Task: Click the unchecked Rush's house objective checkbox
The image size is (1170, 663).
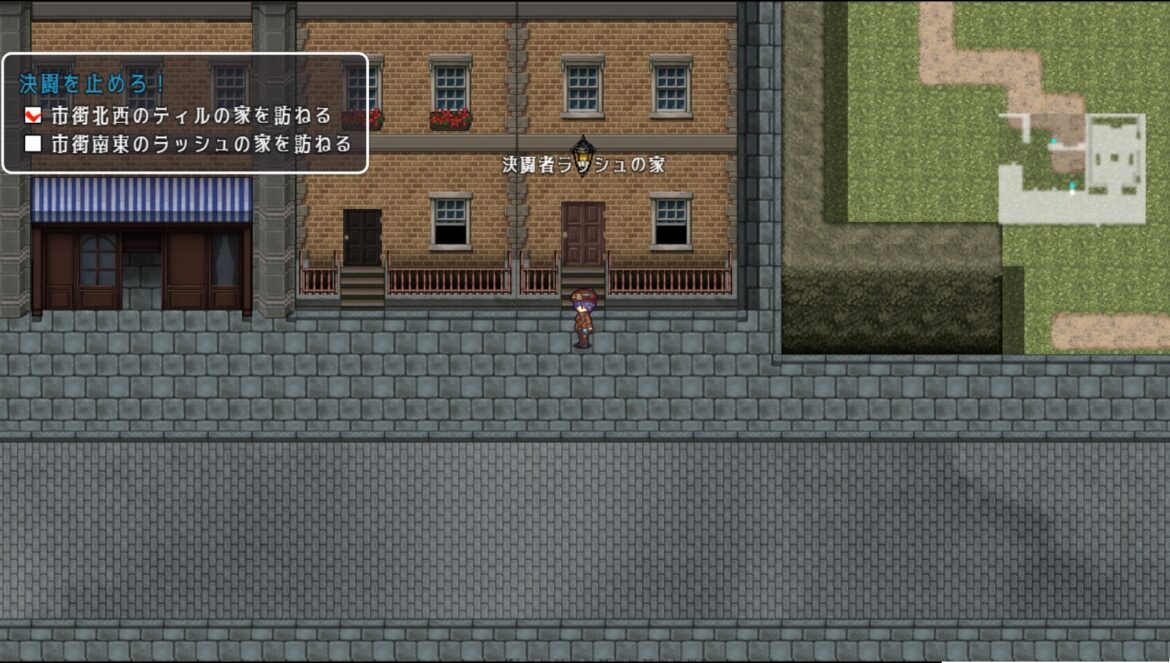Action: click(33, 144)
